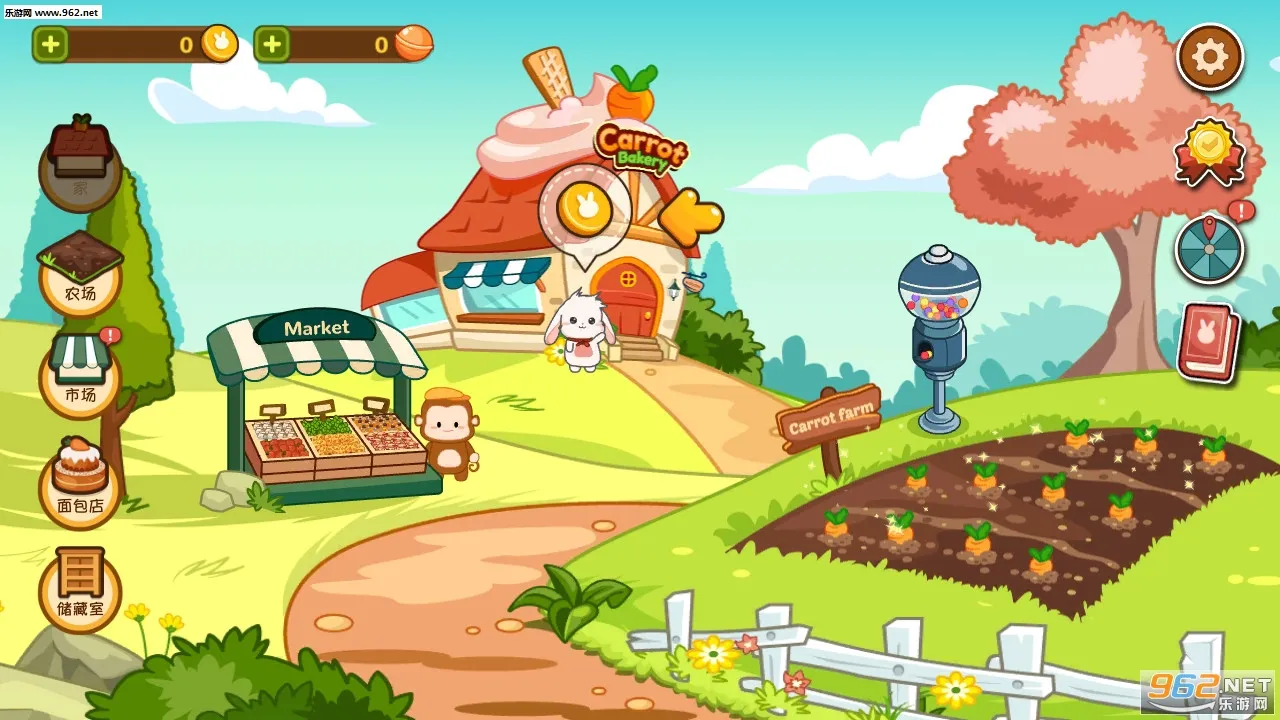Add more candy with plus button
1280x720 pixels.
[272, 44]
